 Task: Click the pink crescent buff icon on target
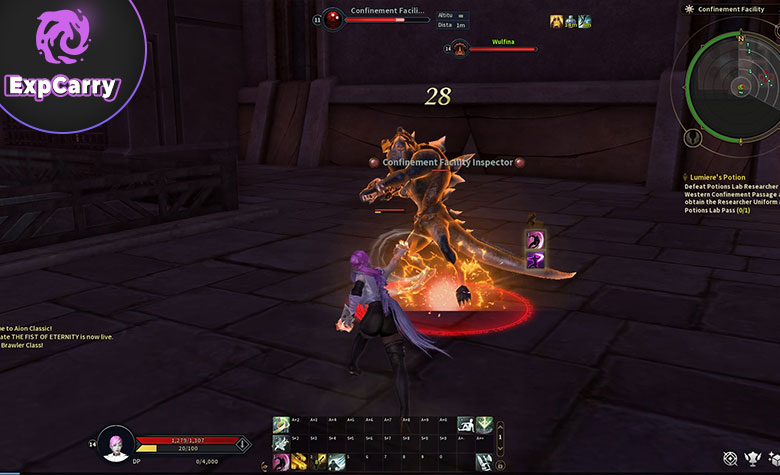[x=536, y=241]
